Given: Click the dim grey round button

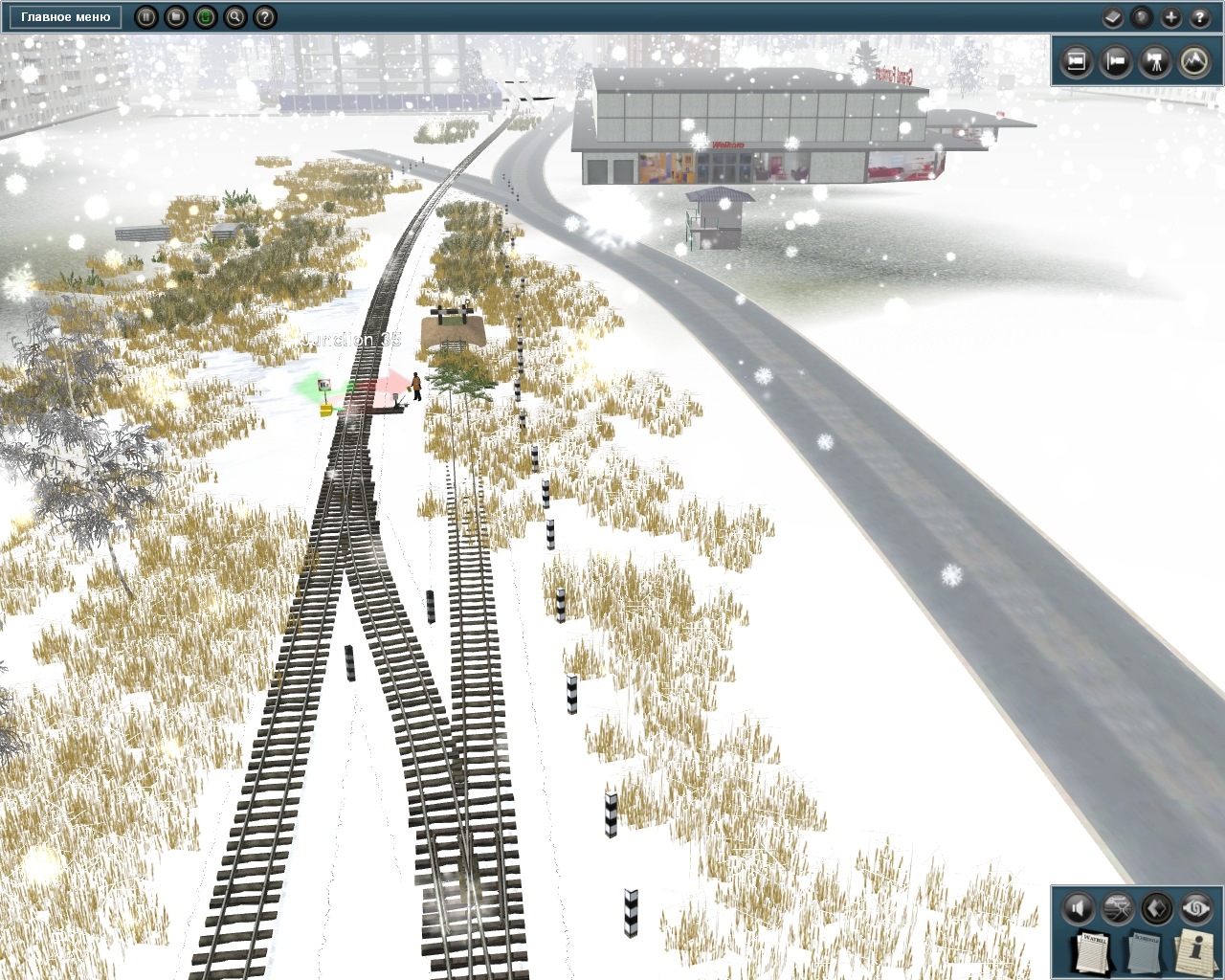Looking at the screenshot, I should [x=1141, y=17].
